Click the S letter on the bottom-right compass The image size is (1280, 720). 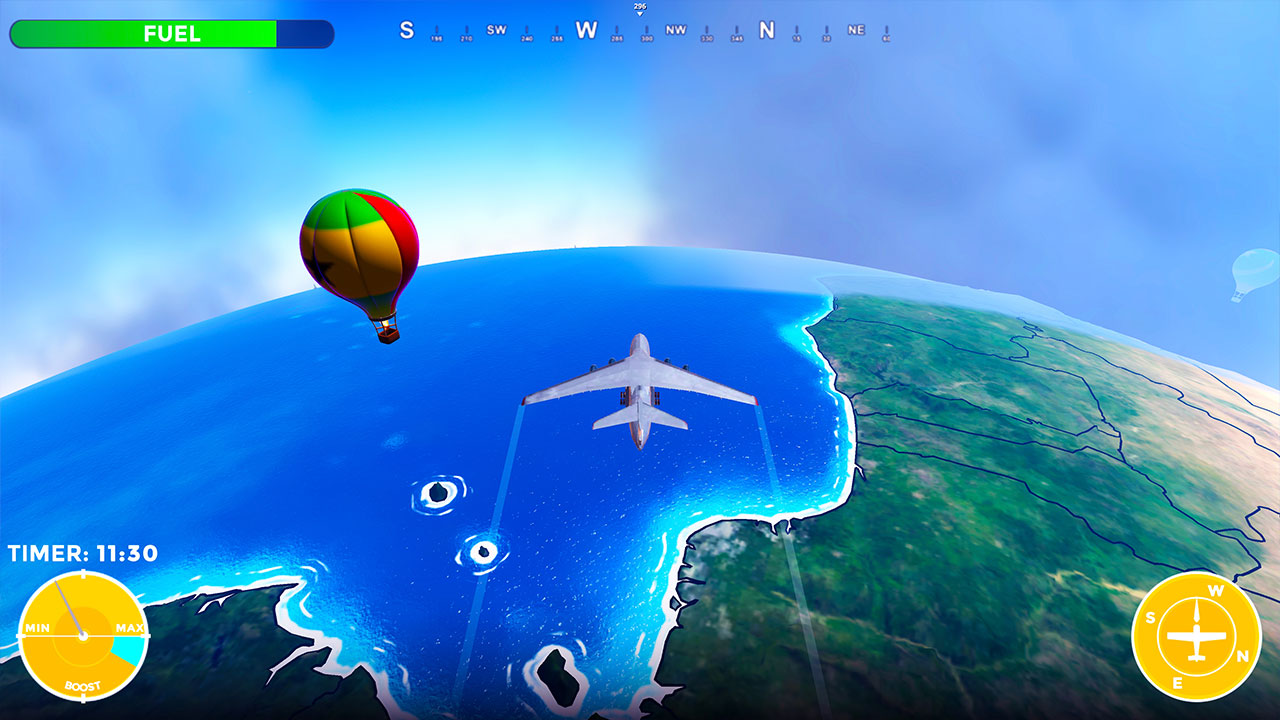click(x=1150, y=619)
